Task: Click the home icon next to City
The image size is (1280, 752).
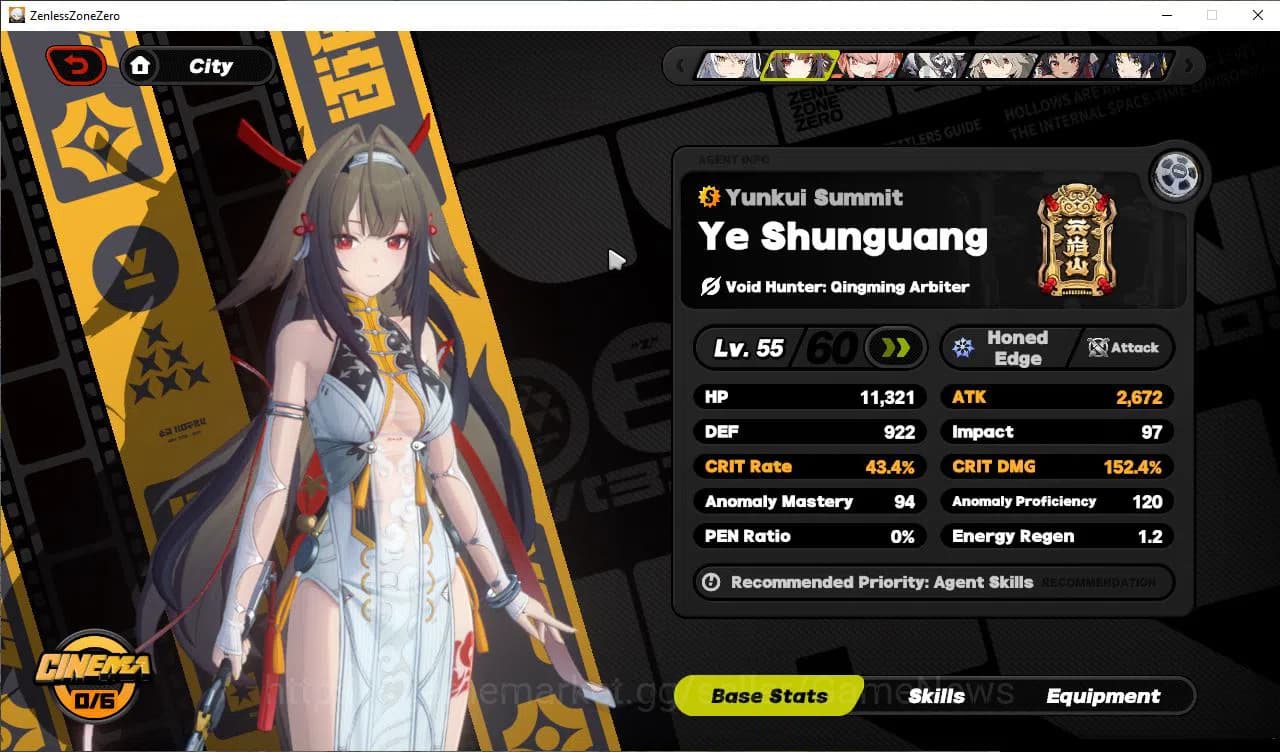Action: (140, 65)
